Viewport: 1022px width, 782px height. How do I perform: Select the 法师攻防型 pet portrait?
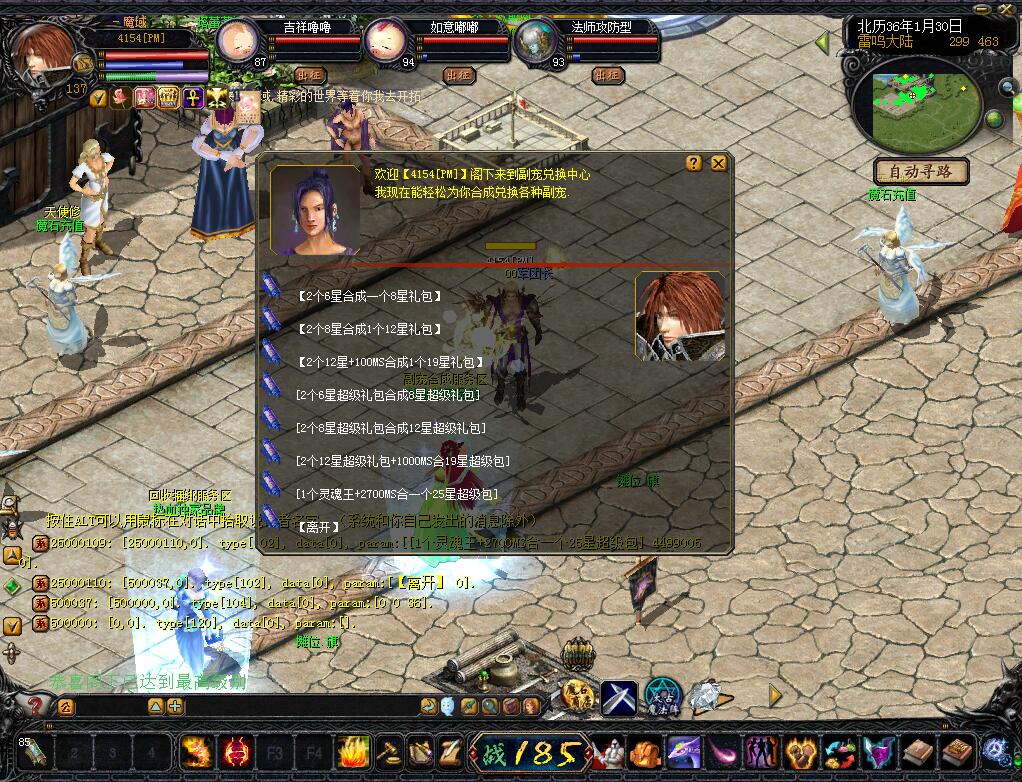click(x=538, y=41)
